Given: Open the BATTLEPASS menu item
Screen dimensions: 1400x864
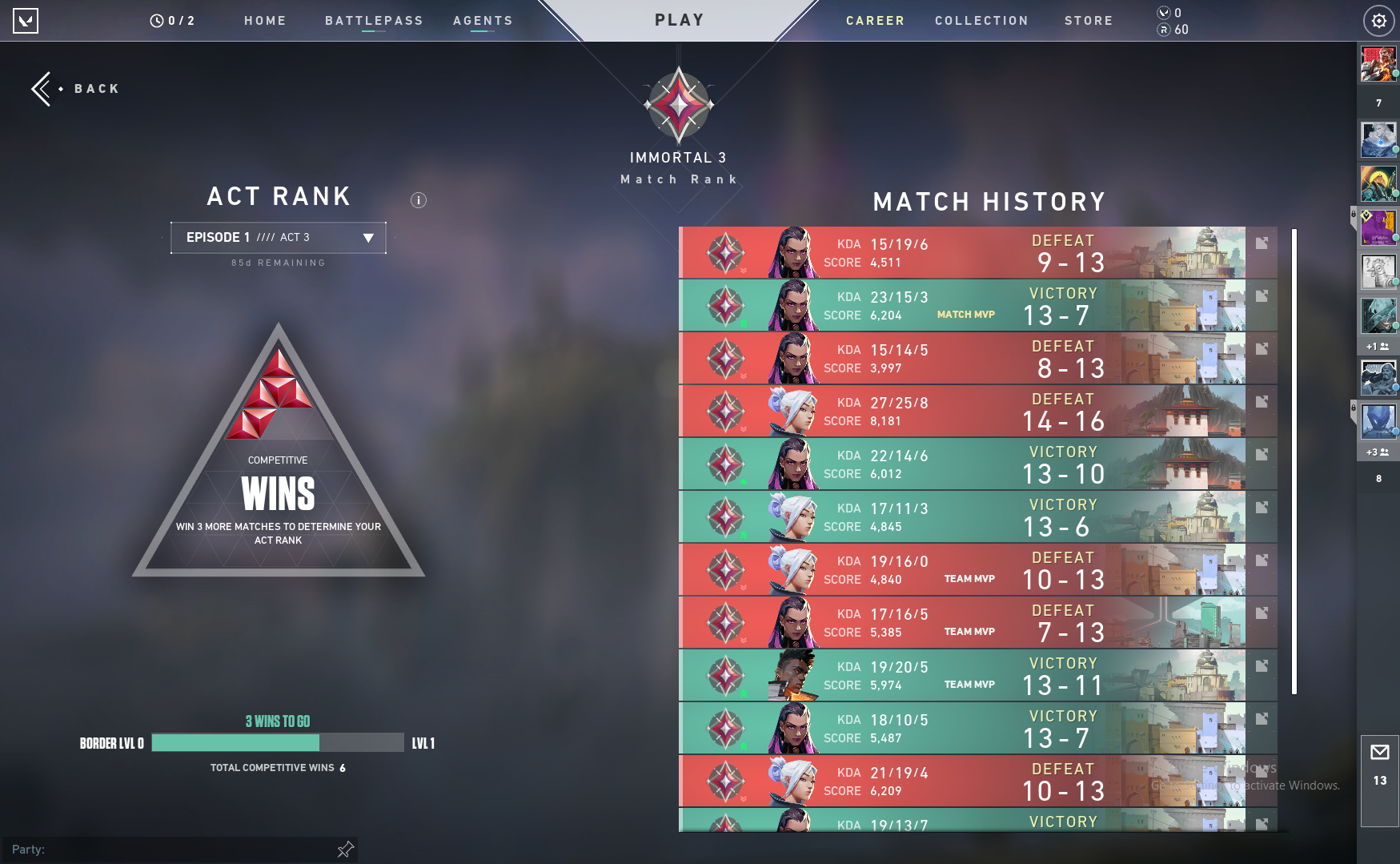Looking at the screenshot, I should (374, 20).
